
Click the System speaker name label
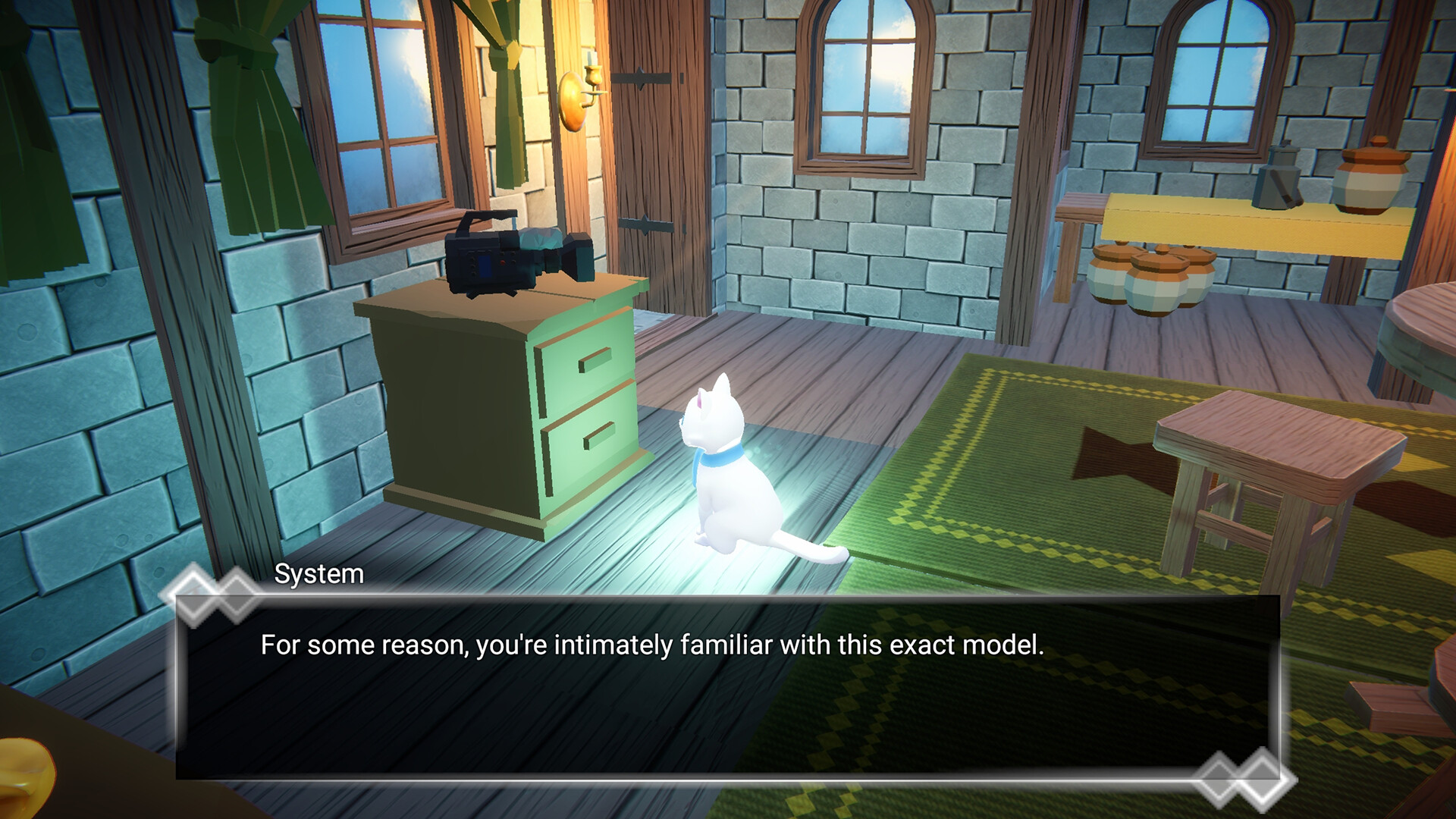tap(318, 576)
